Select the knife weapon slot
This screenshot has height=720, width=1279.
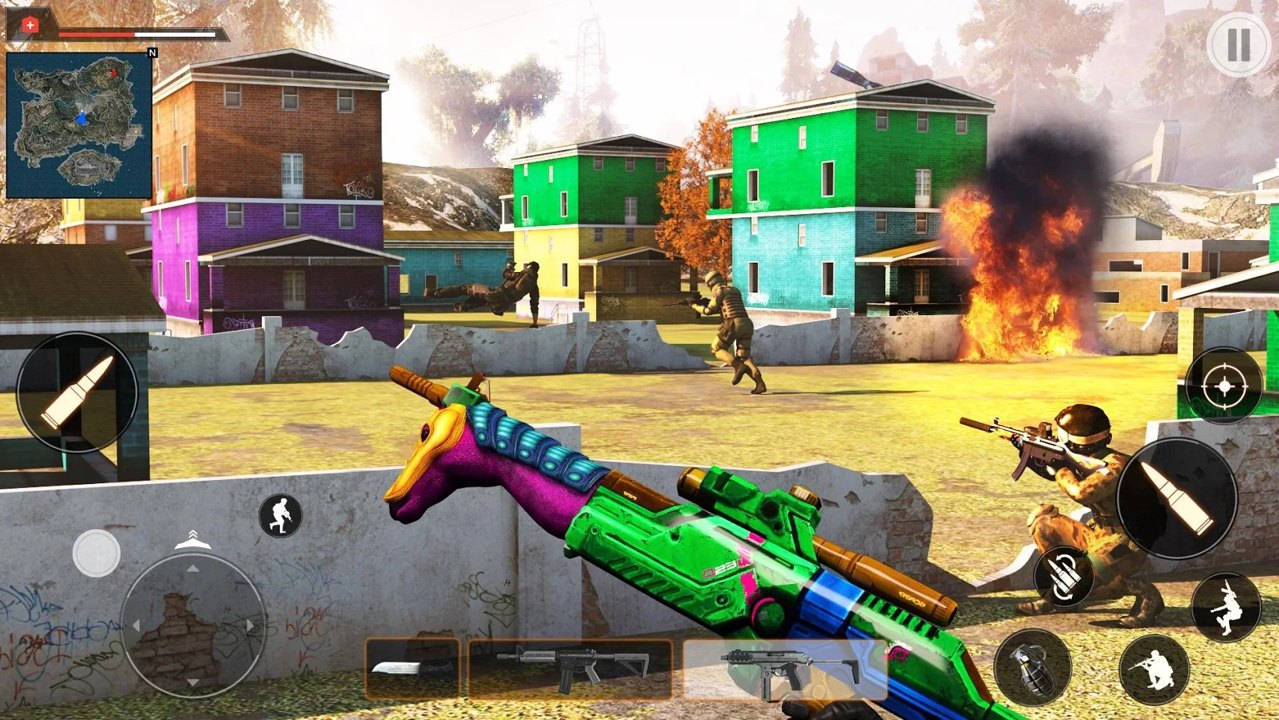(x=412, y=668)
